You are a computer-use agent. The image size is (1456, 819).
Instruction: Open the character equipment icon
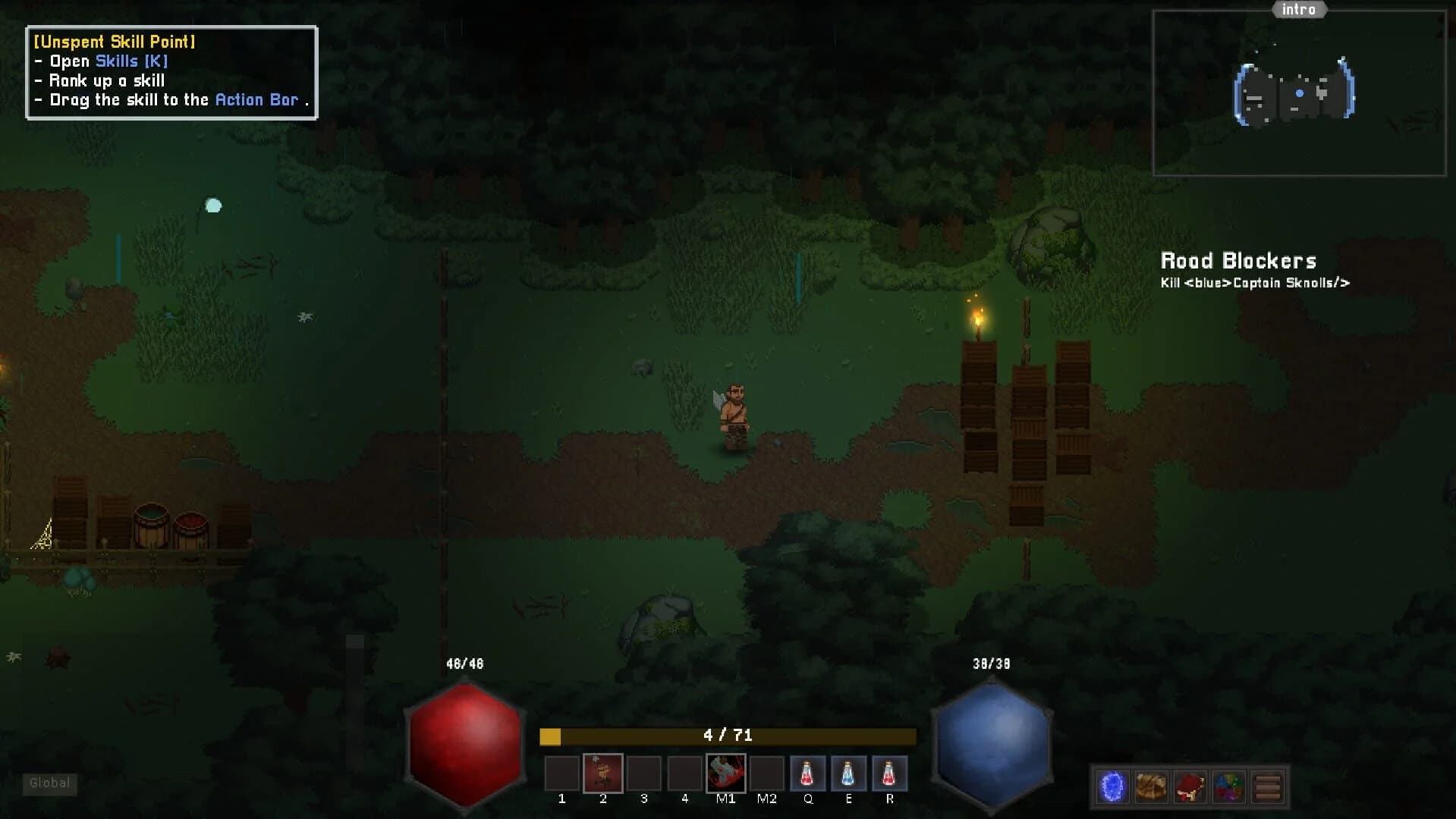pyautogui.click(x=1190, y=786)
